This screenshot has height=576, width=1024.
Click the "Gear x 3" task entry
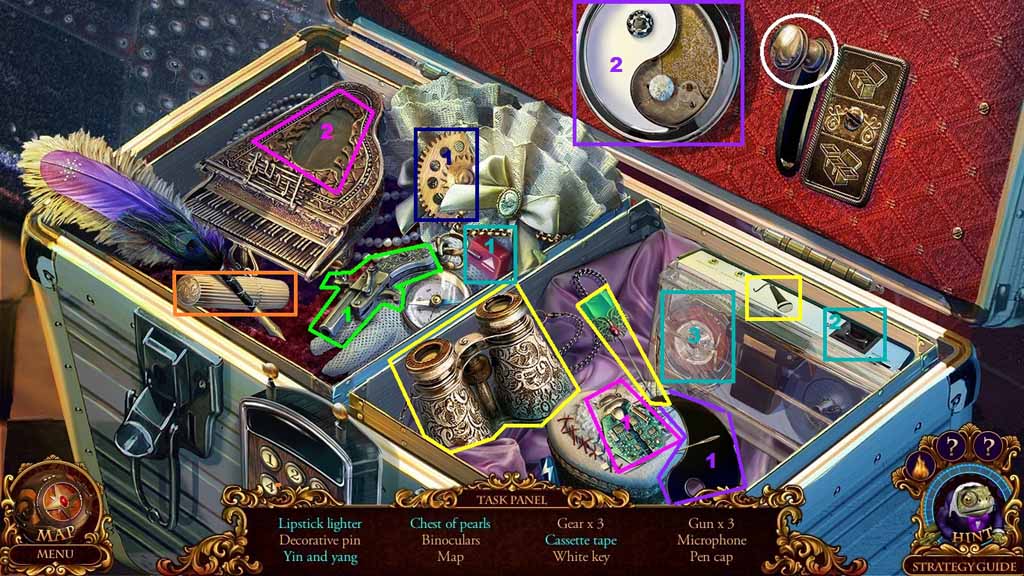[580, 523]
